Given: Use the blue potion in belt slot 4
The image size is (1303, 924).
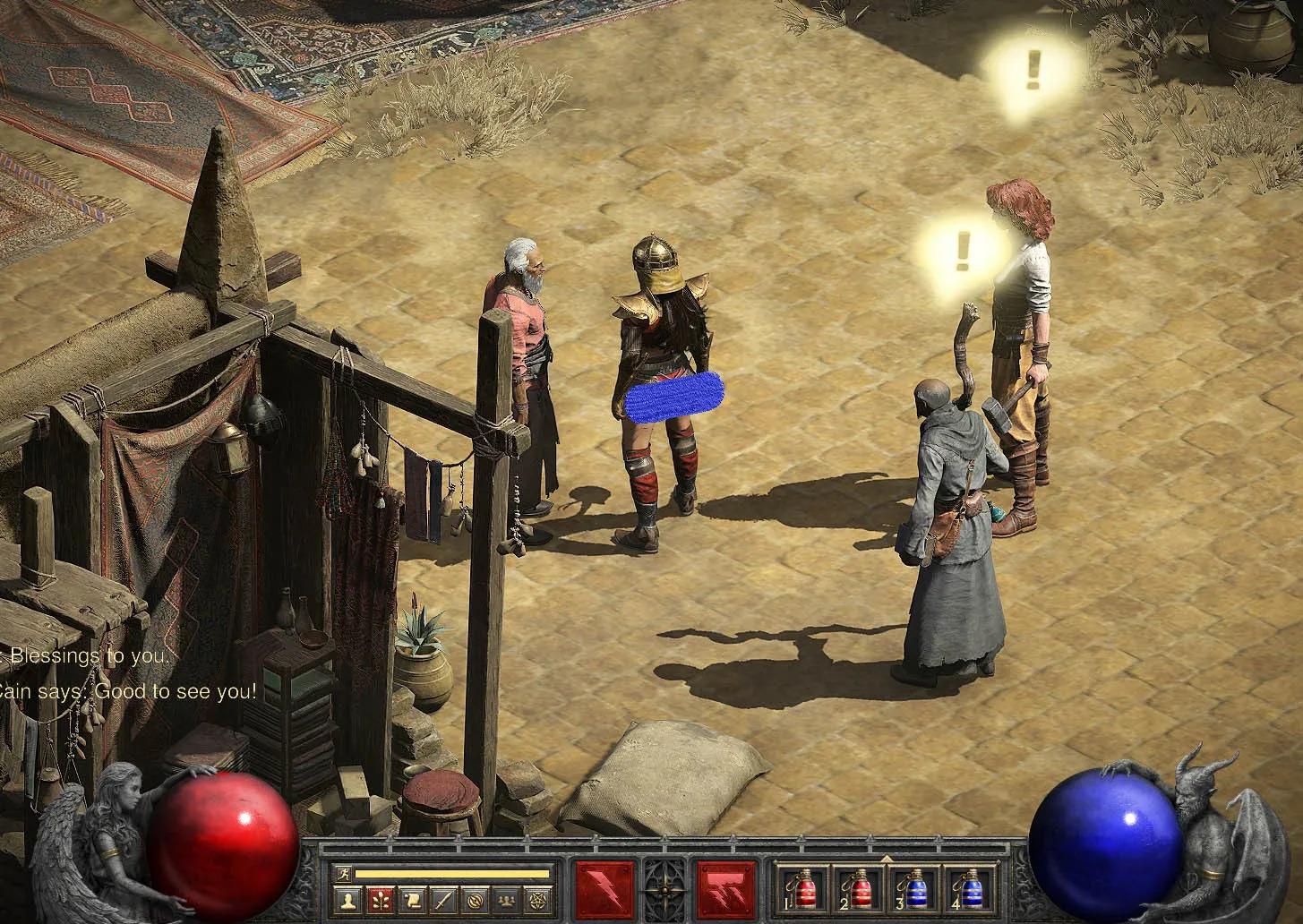Looking at the screenshot, I should (970, 890).
